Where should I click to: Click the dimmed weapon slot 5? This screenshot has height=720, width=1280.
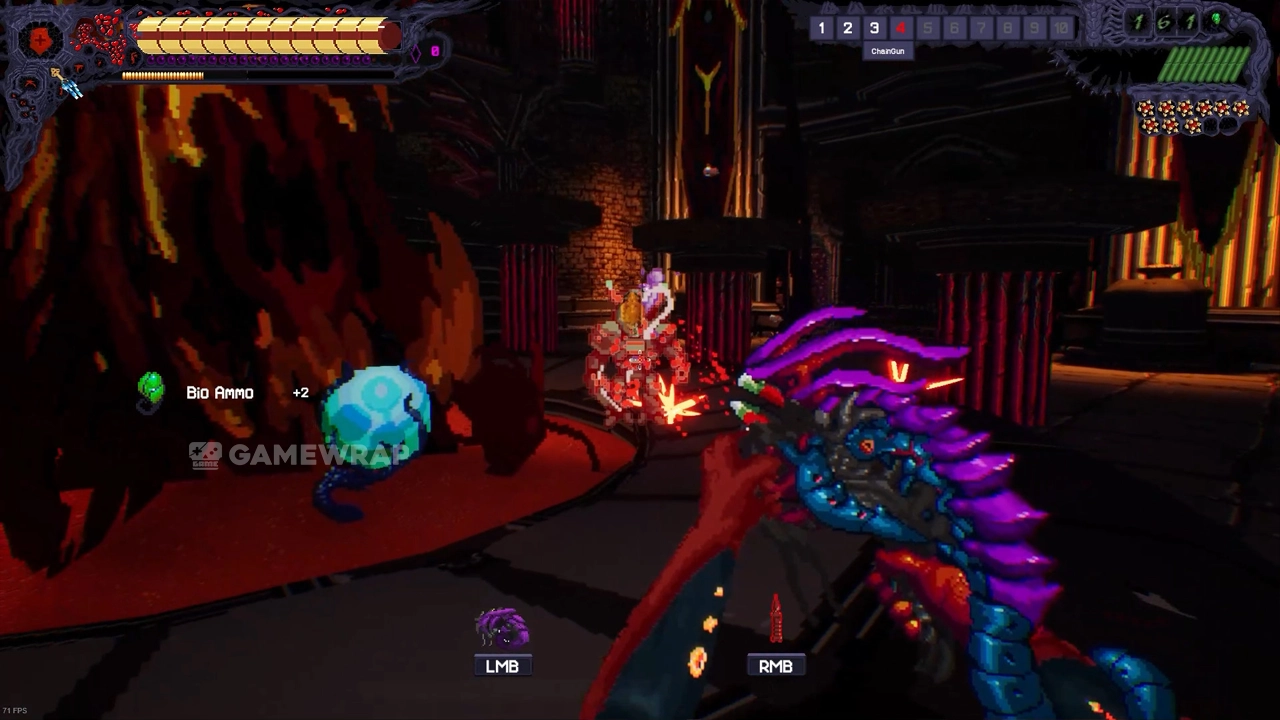[x=927, y=28]
